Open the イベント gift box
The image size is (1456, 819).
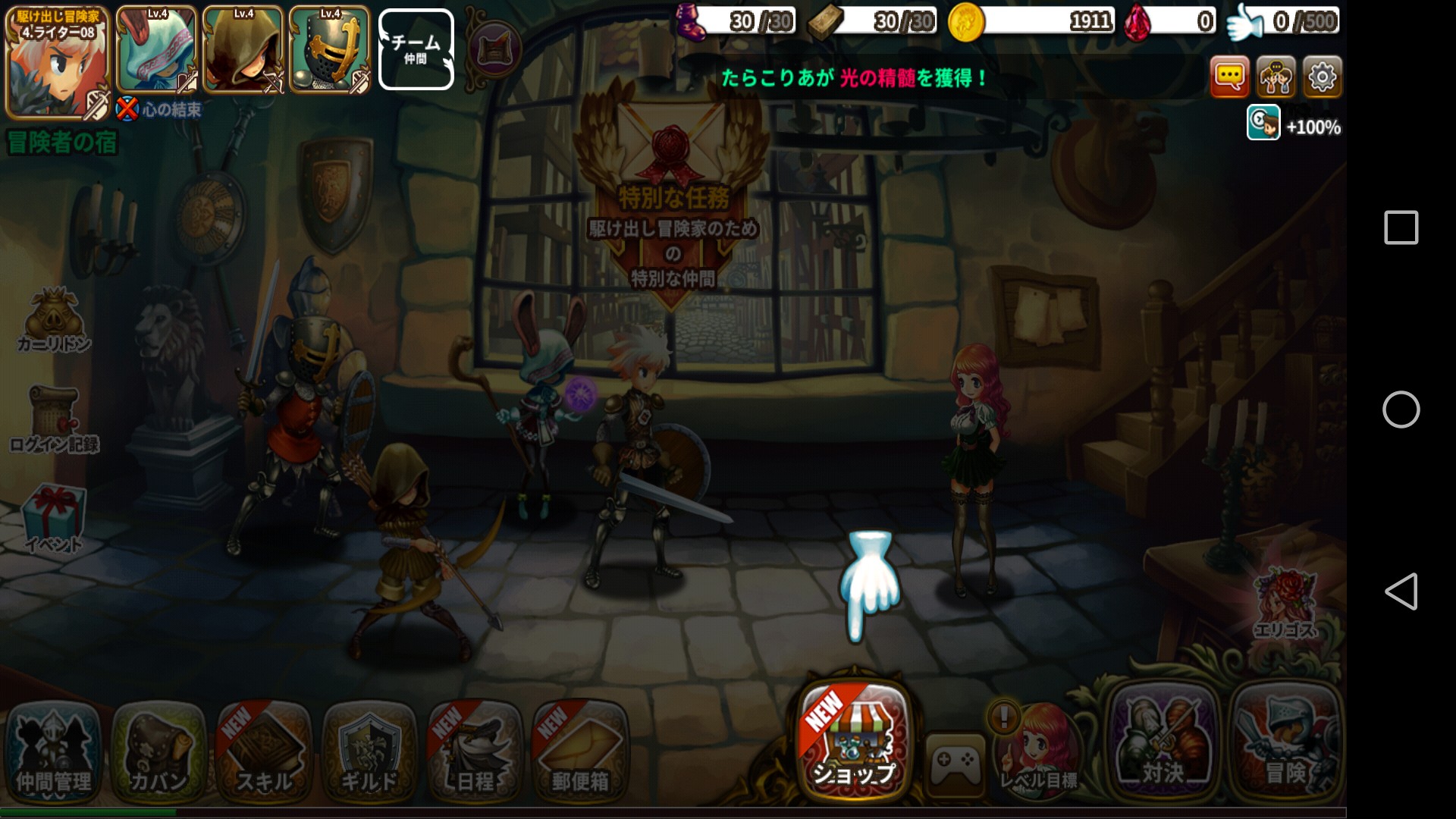pos(54,517)
